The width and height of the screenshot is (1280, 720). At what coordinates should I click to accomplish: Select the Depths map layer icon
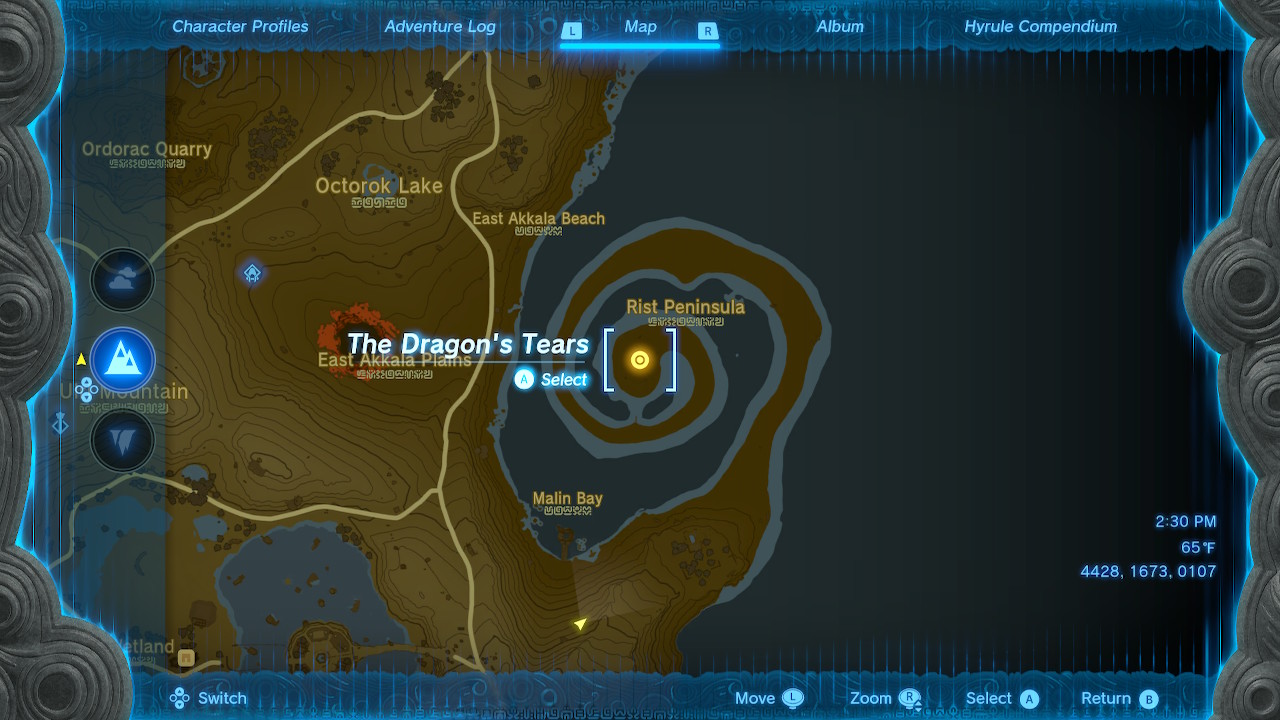pos(122,440)
